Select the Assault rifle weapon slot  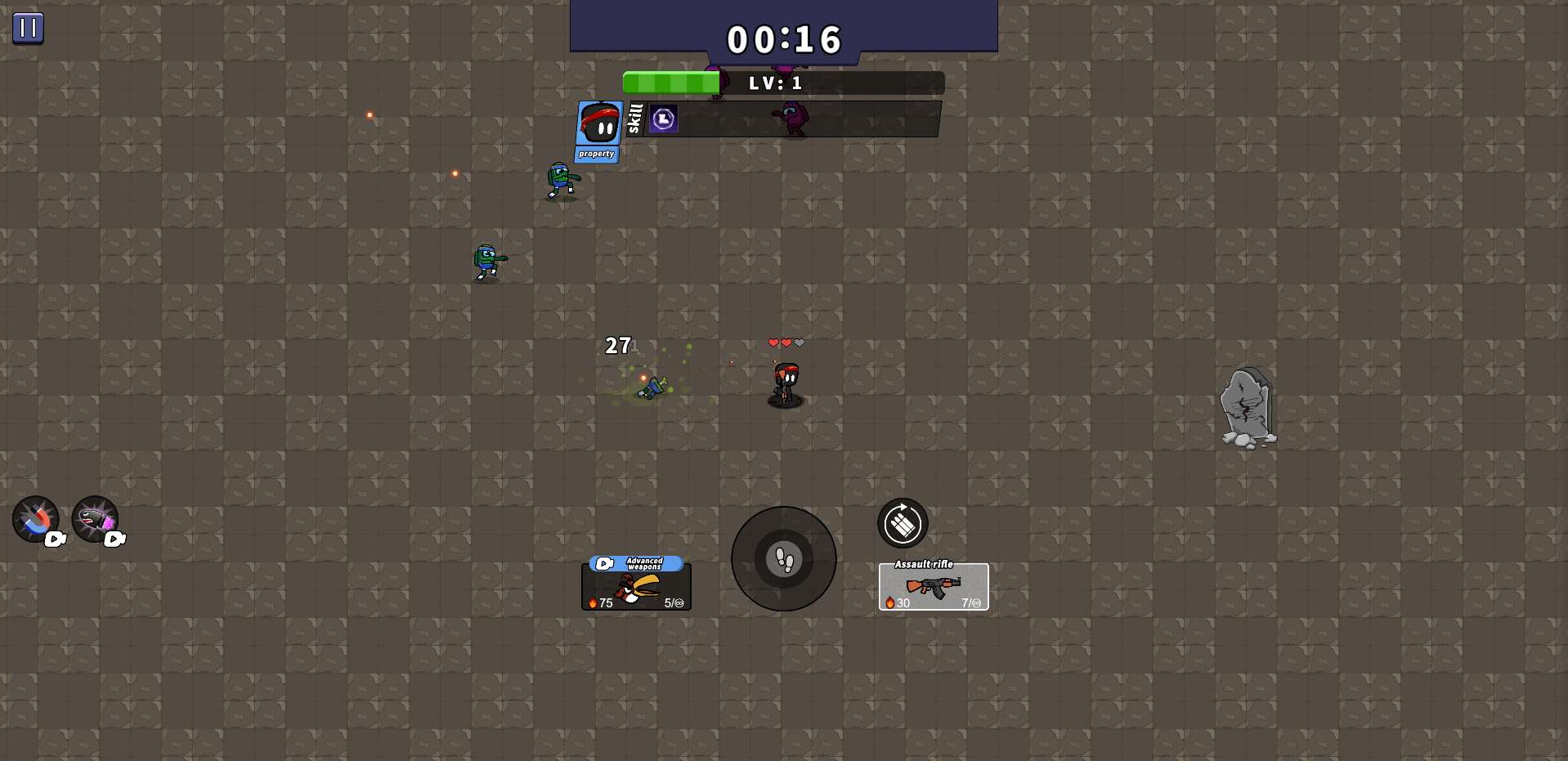(x=934, y=586)
